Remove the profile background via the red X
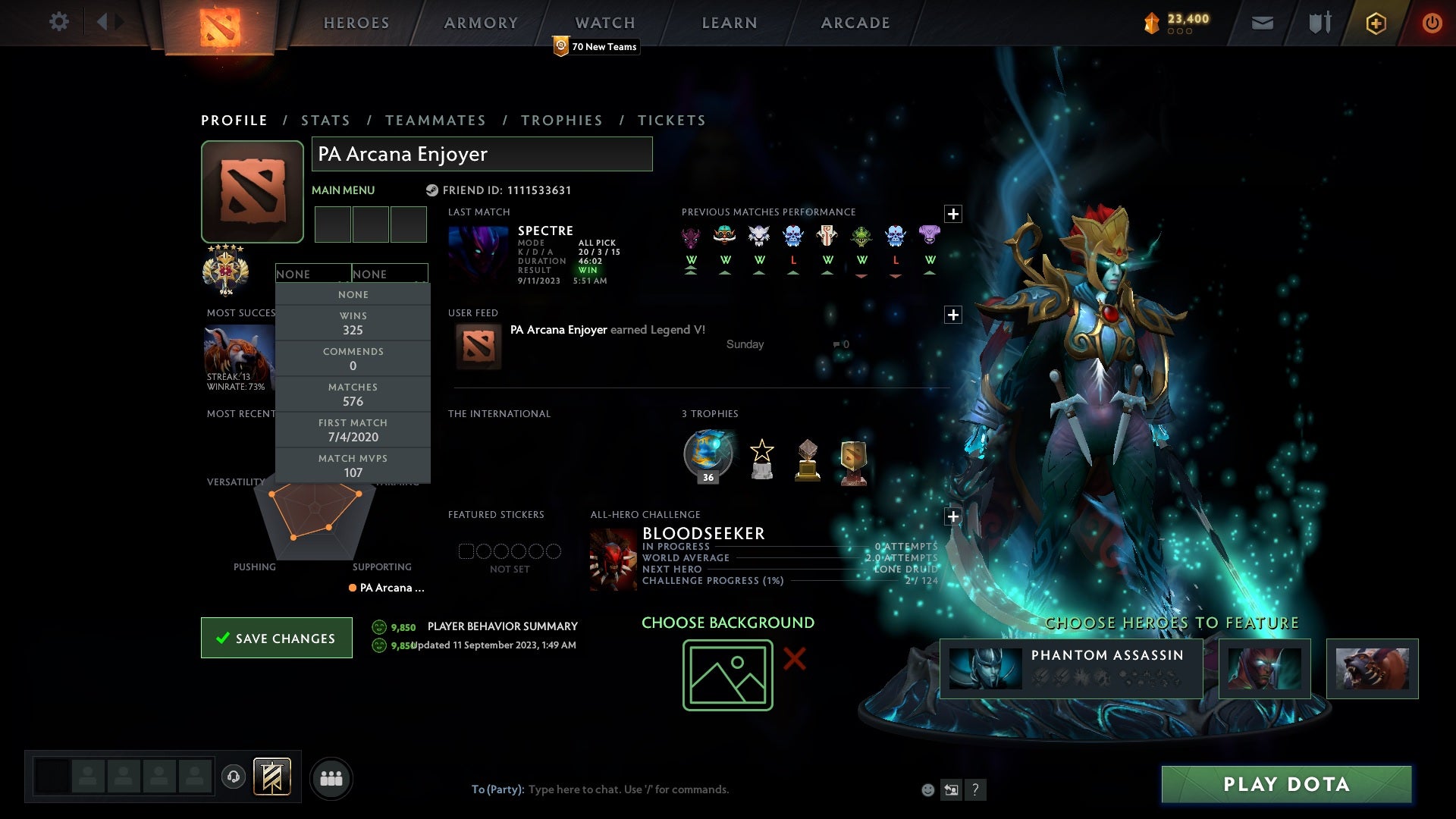 click(795, 659)
